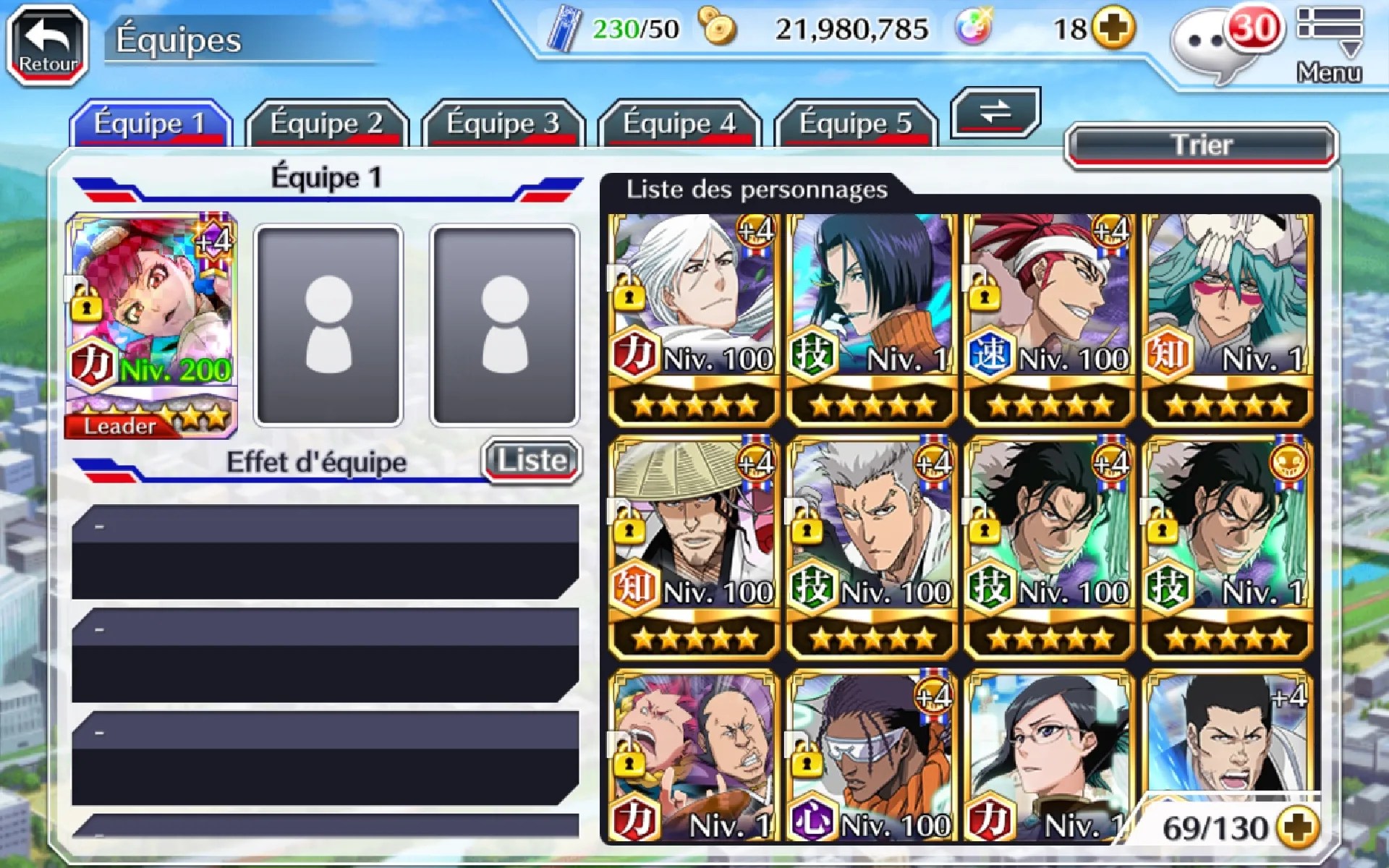Screen dimensions: 1389x868
Task: Open the Menu dropdown
Action: 1329,43
